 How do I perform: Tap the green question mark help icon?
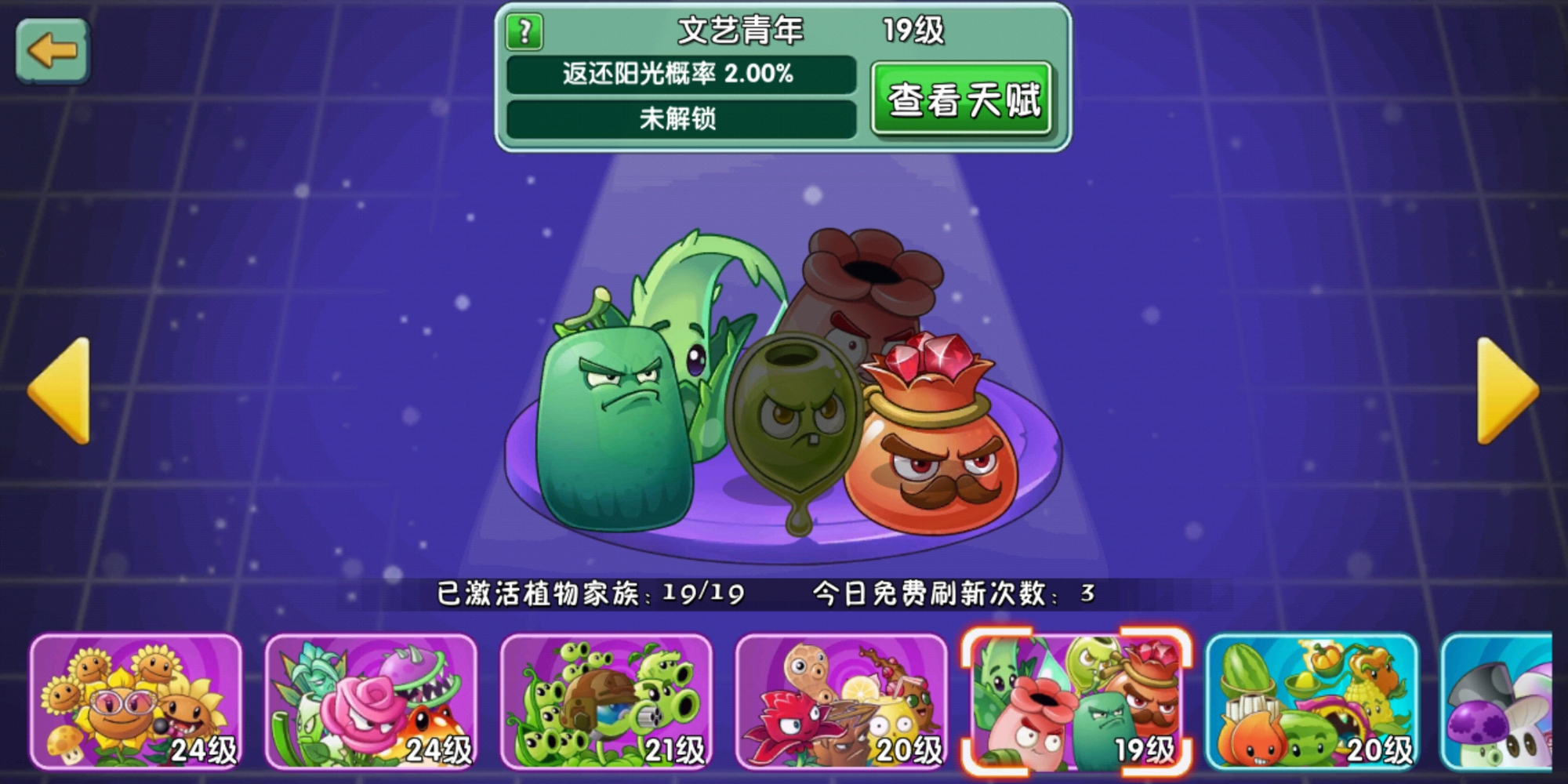click(x=524, y=28)
